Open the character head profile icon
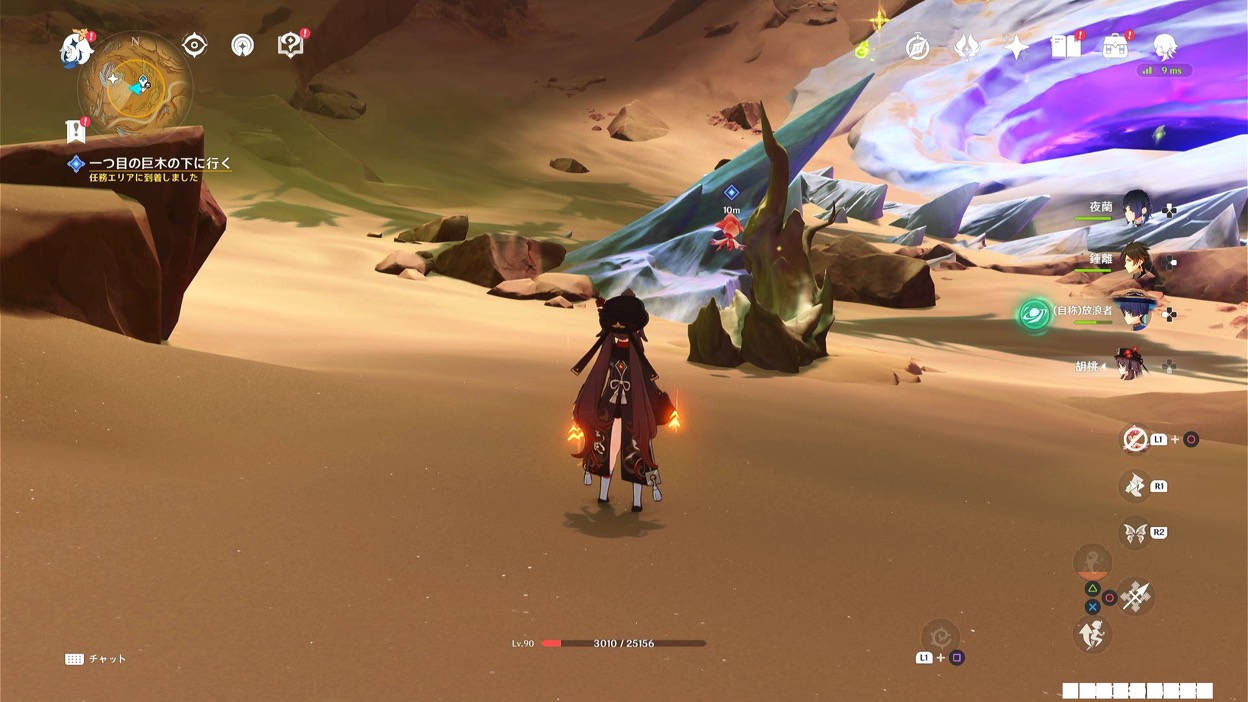The height and width of the screenshot is (702, 1248). click(x=1164, y=46)
